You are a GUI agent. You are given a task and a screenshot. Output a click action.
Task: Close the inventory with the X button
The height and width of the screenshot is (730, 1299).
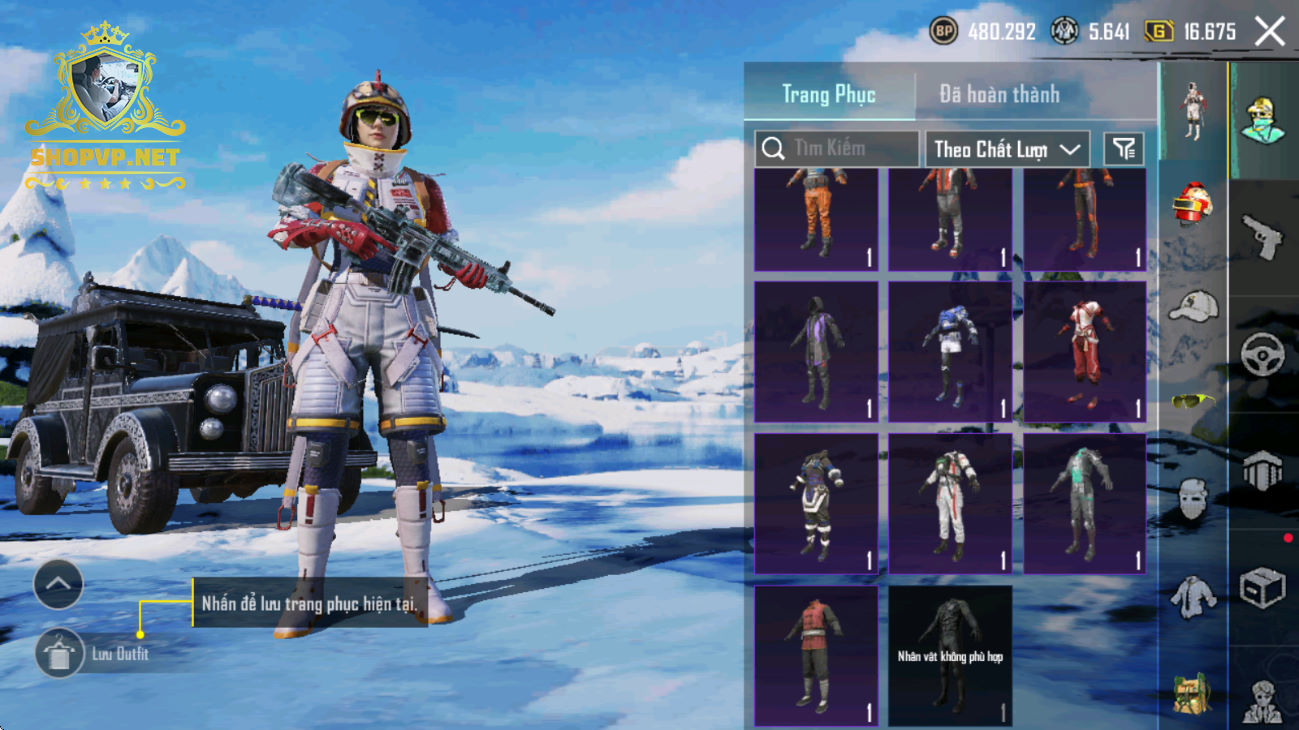click(1270, 32)
